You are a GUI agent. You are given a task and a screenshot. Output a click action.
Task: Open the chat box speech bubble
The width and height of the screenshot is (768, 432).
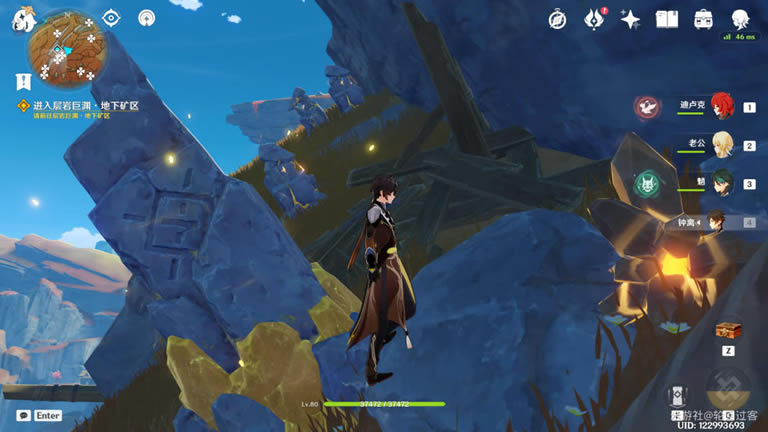click(x=23, y=415)
